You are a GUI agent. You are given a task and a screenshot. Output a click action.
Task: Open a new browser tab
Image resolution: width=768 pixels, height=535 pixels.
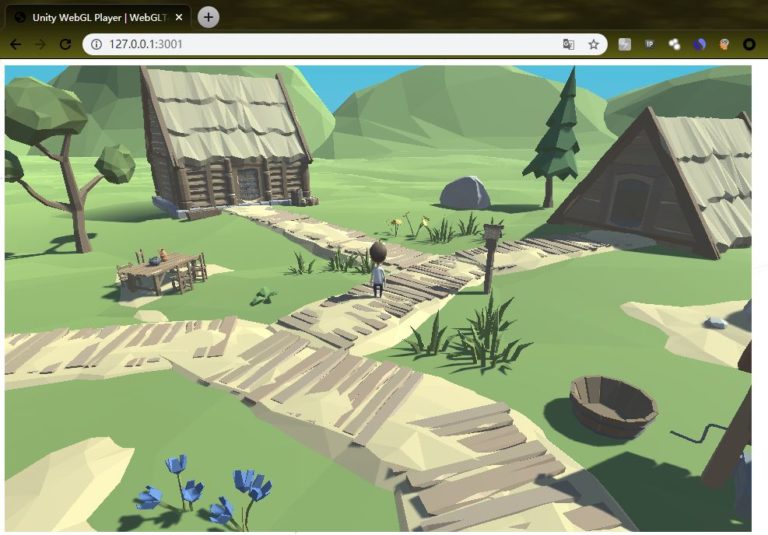208,17
